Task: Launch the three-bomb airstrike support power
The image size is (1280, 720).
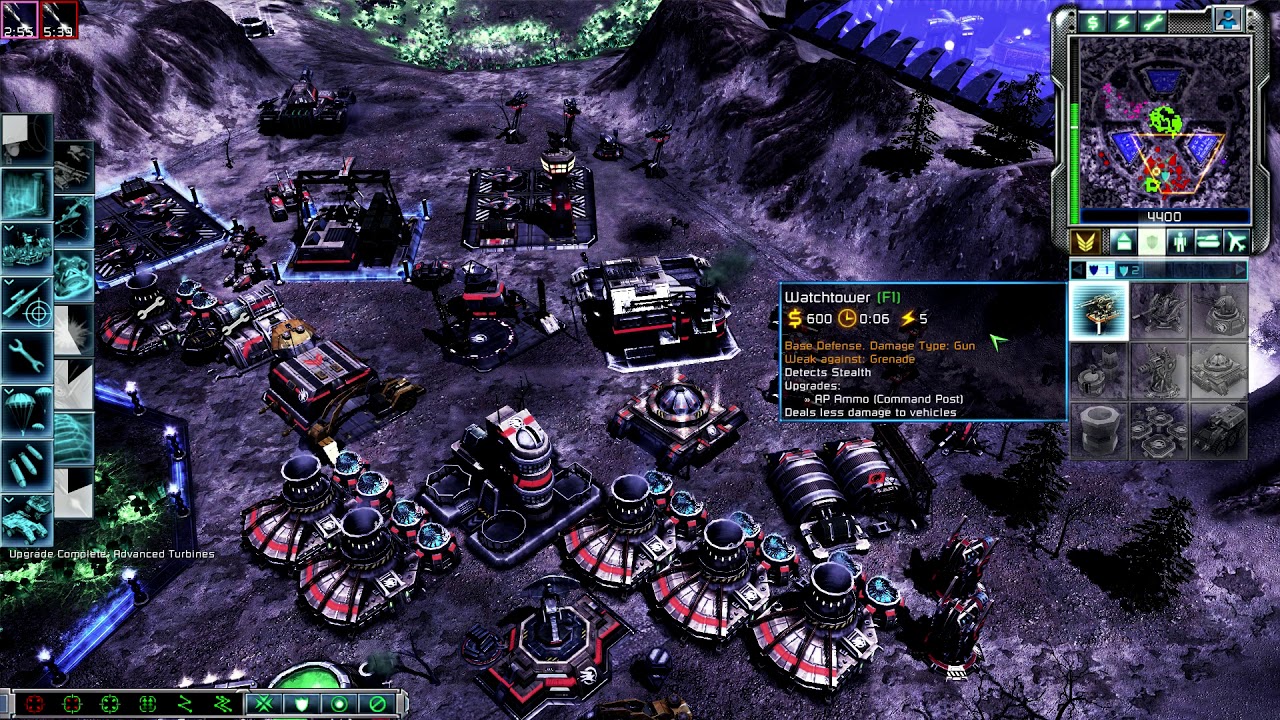Action: [x=25, y=464]
